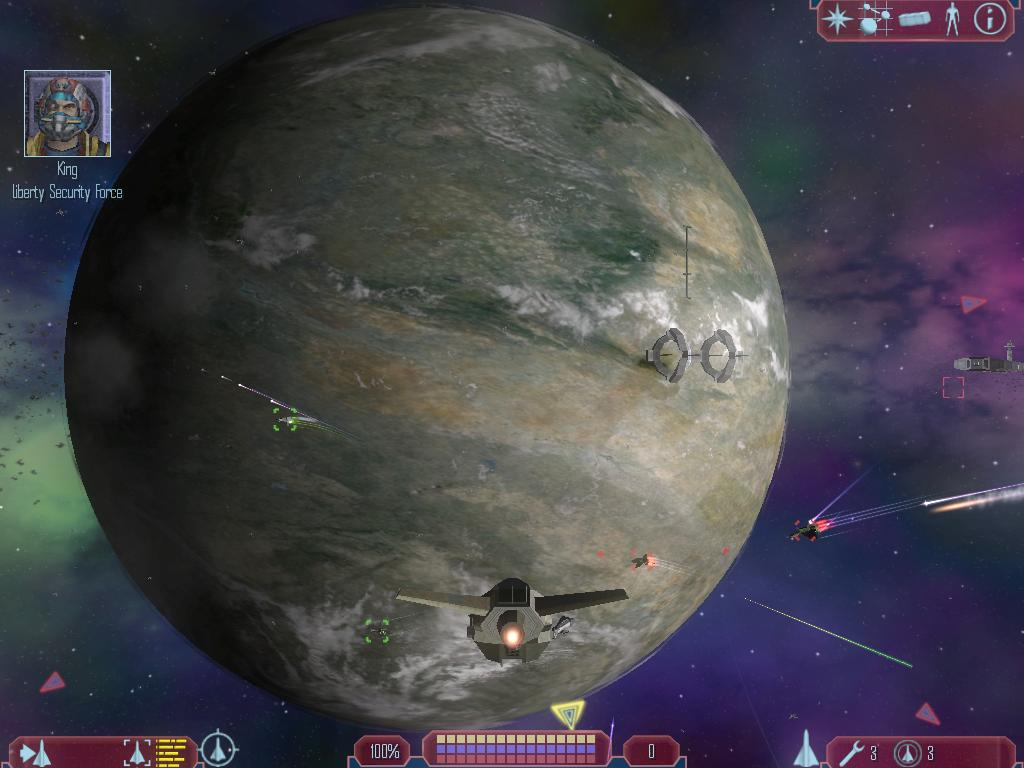Use a shield battery icon
Screen dimensions: 1024x768
coord(908,752)
